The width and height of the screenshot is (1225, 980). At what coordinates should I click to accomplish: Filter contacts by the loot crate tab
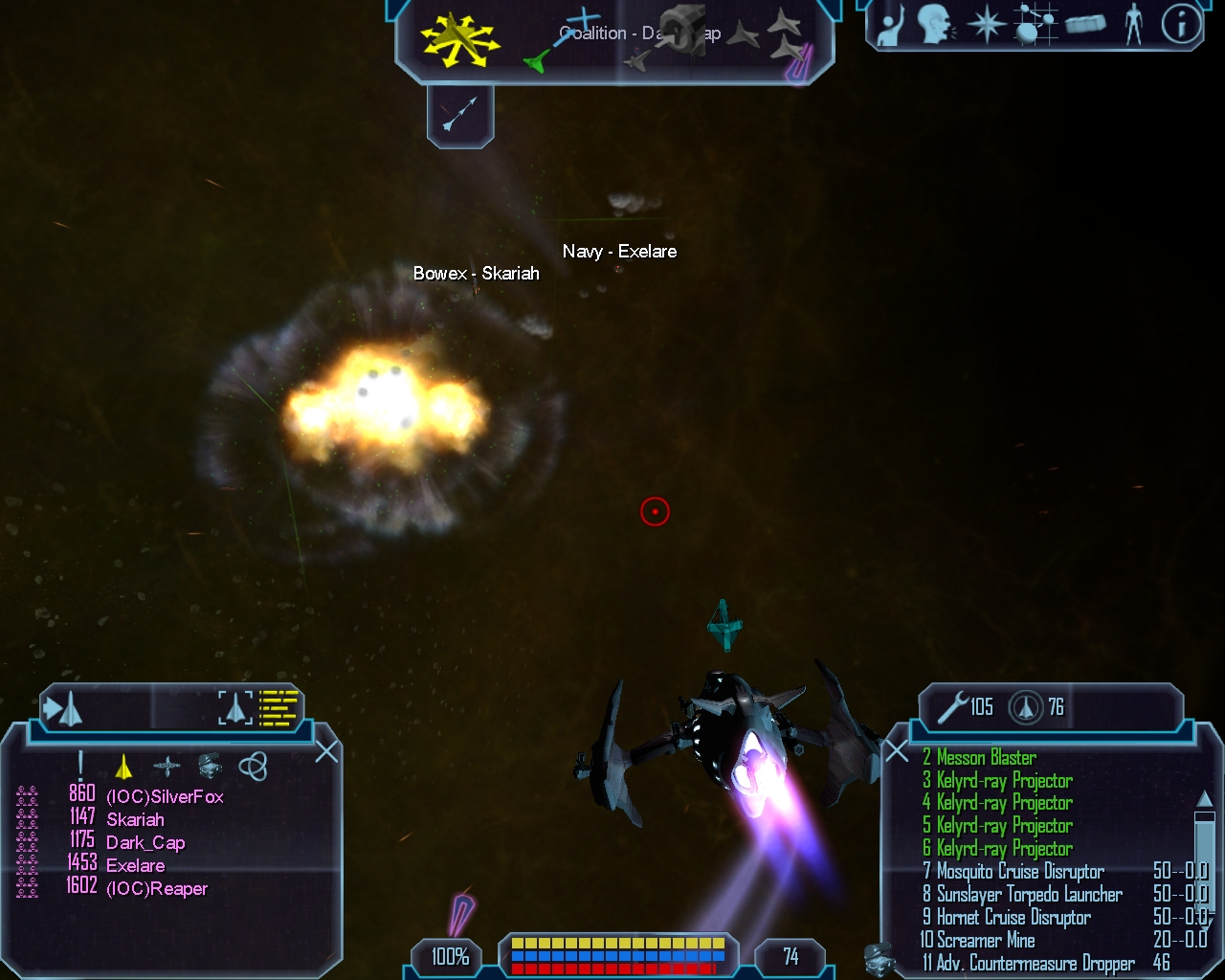coord(210,766)
